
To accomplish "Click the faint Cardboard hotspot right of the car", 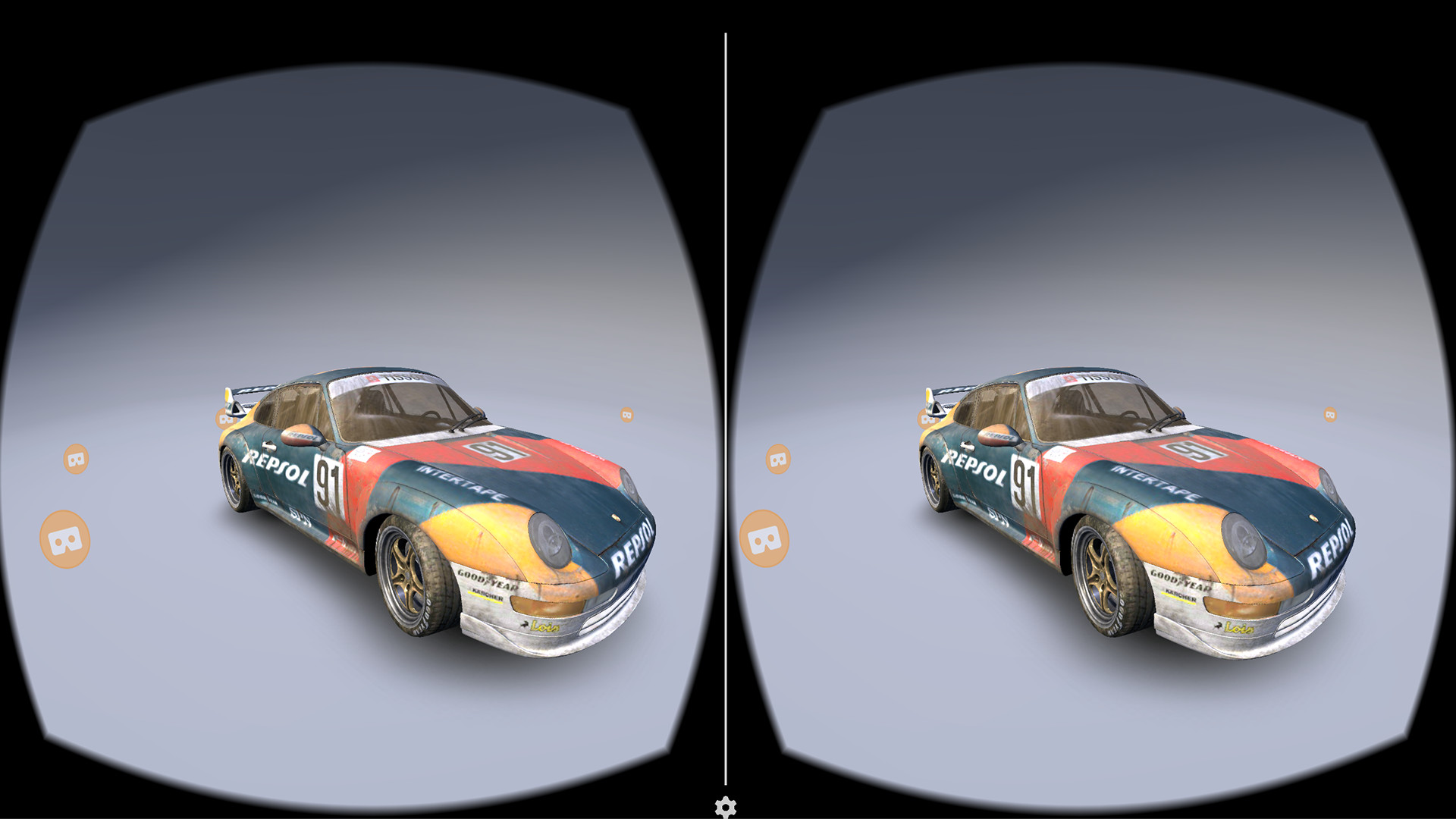I will (x=626, y=416).
